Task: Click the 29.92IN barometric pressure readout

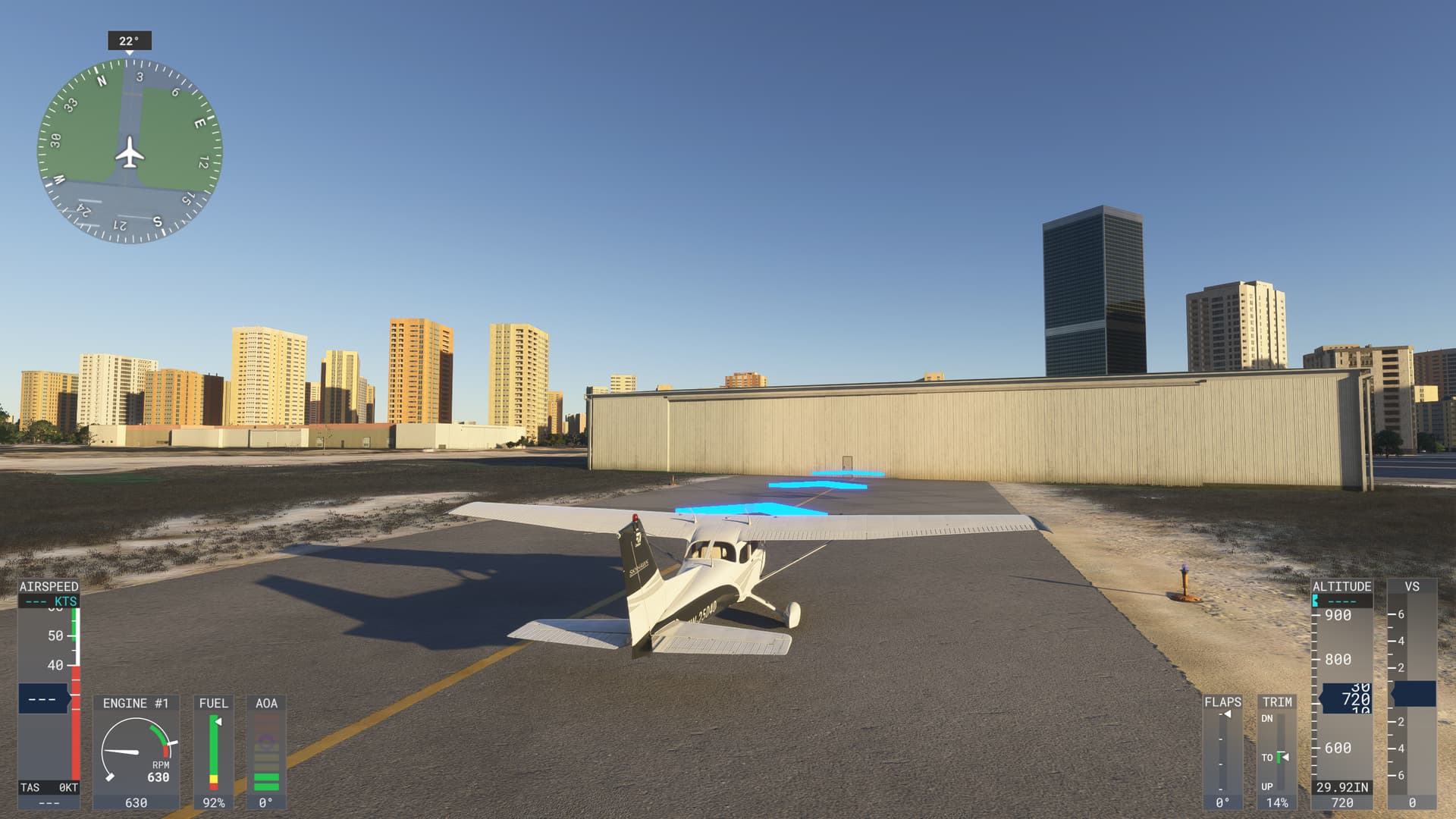Action: [x=1341, y=787]
